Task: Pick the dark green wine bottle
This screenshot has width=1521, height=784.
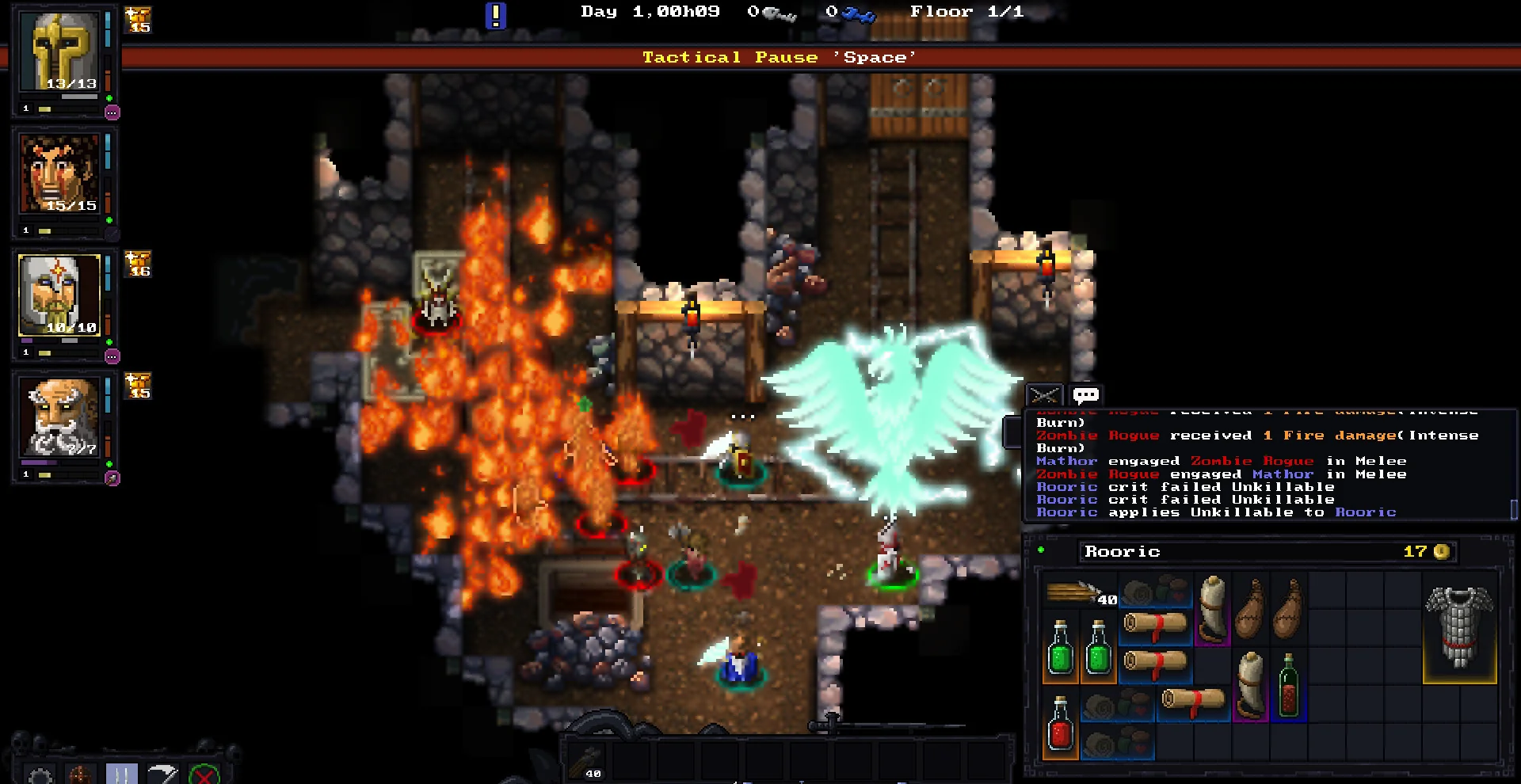Action: tap(1288, 686)
